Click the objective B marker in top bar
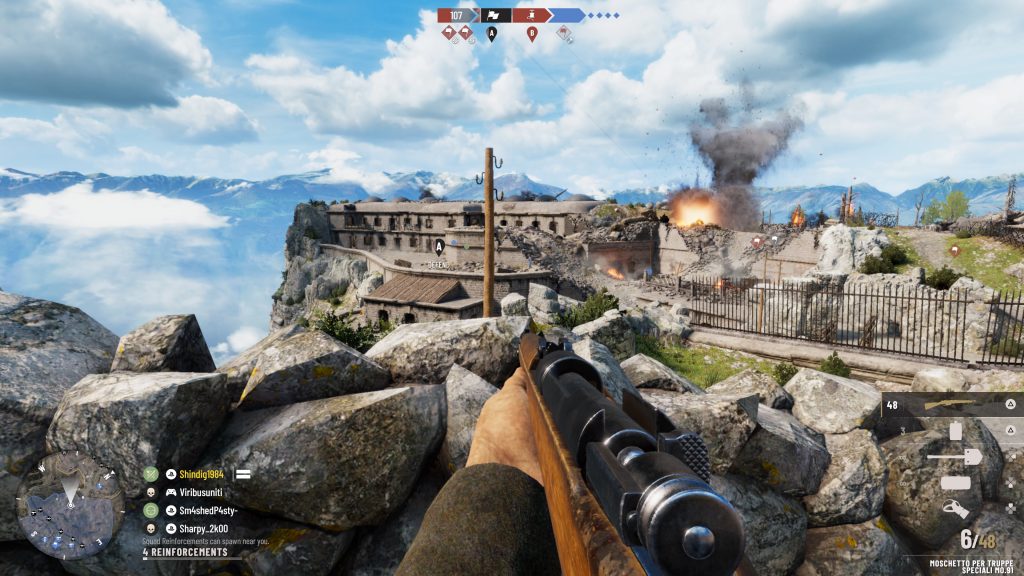Image resolution: width=1024 pixels, height=576 pixels. pyautogui.click(x=532, y=33)
